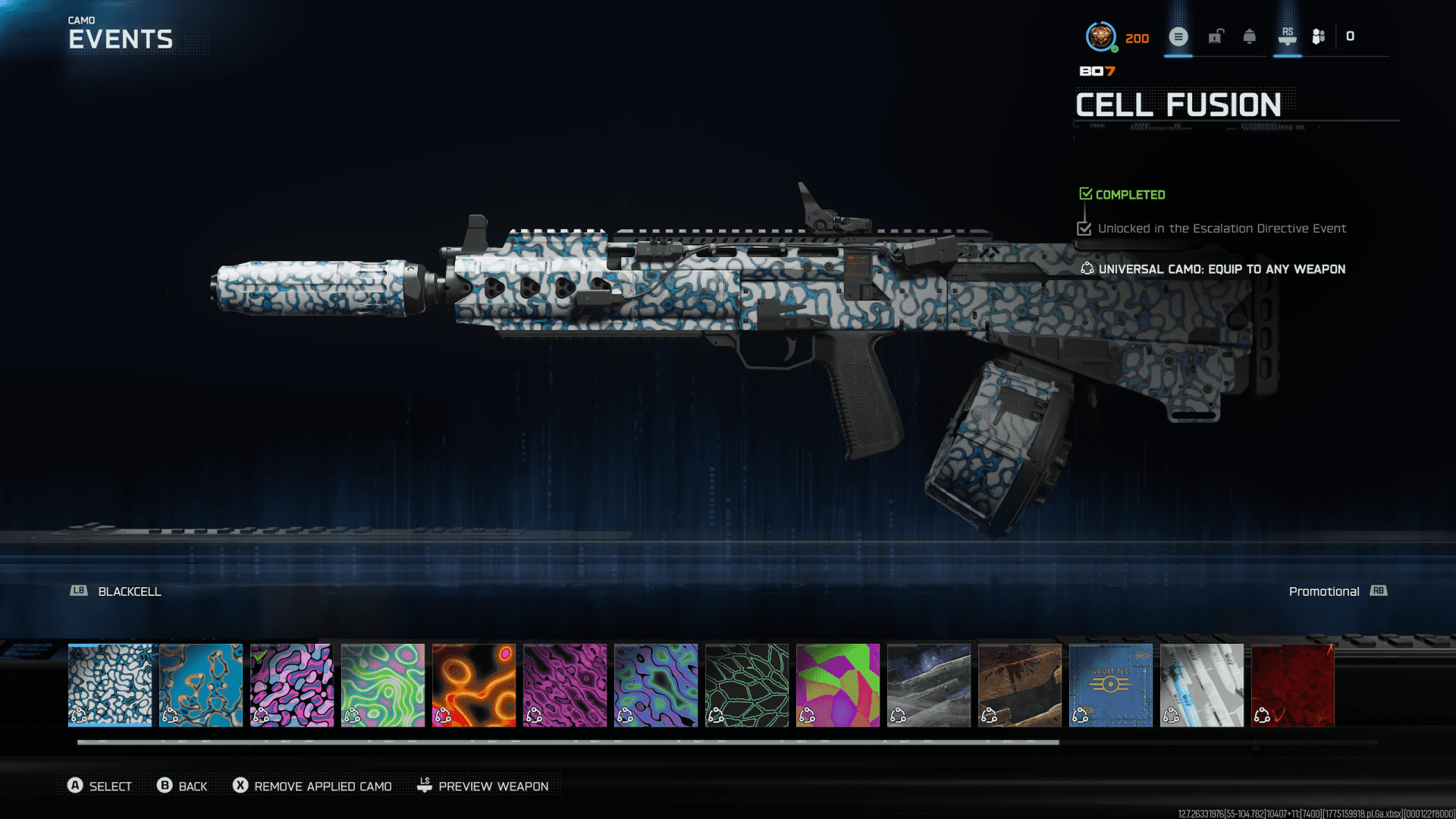Pick the pink, black and white blob camo
Image resolution: width=1456 pixels, height=819 pixels.
[x=292, y=685]
